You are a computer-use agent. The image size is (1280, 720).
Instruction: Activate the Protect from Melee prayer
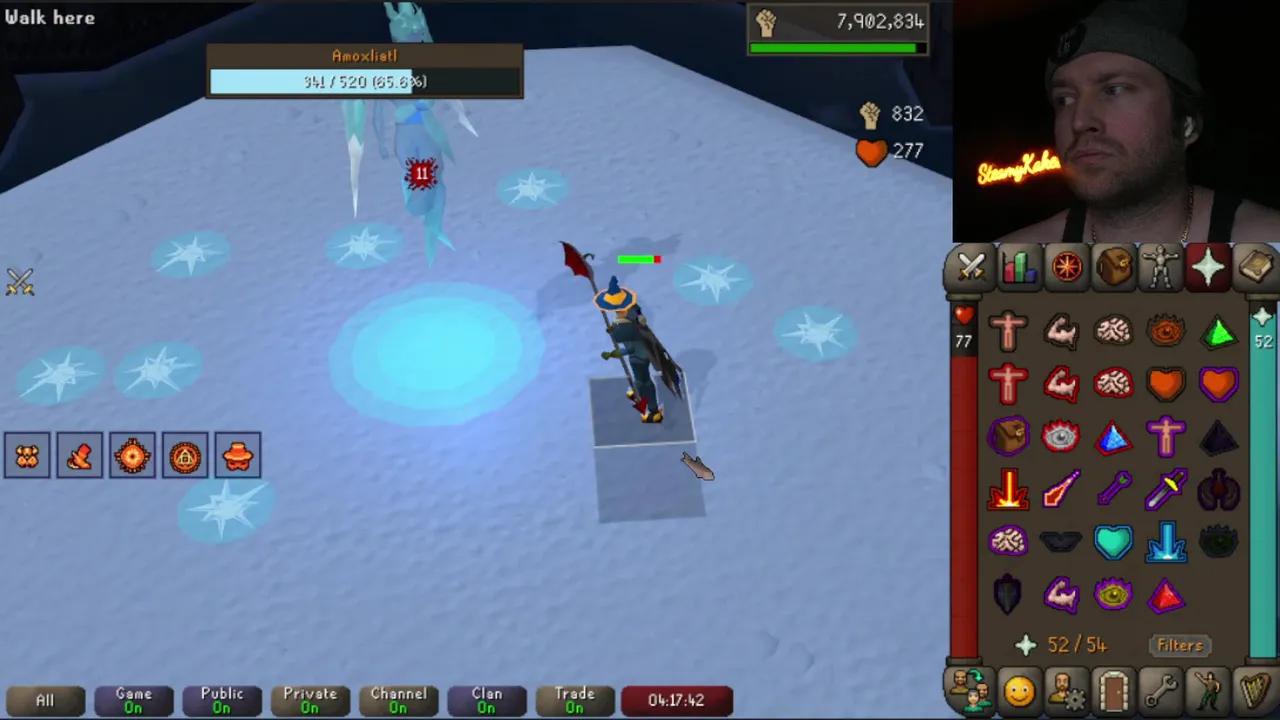point(1166,487)
